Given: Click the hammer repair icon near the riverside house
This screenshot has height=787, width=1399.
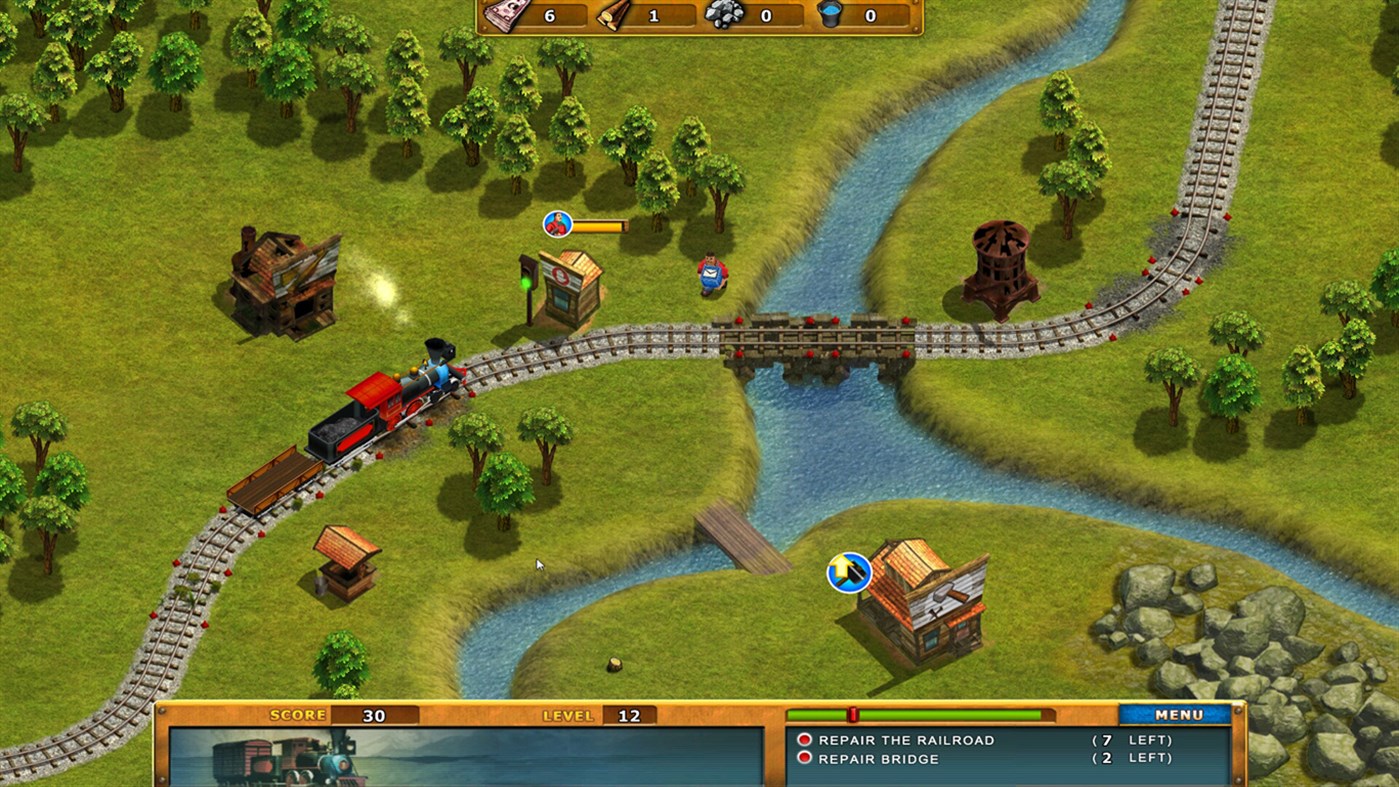Looking at the screenshot, I should tap(847, 571).
